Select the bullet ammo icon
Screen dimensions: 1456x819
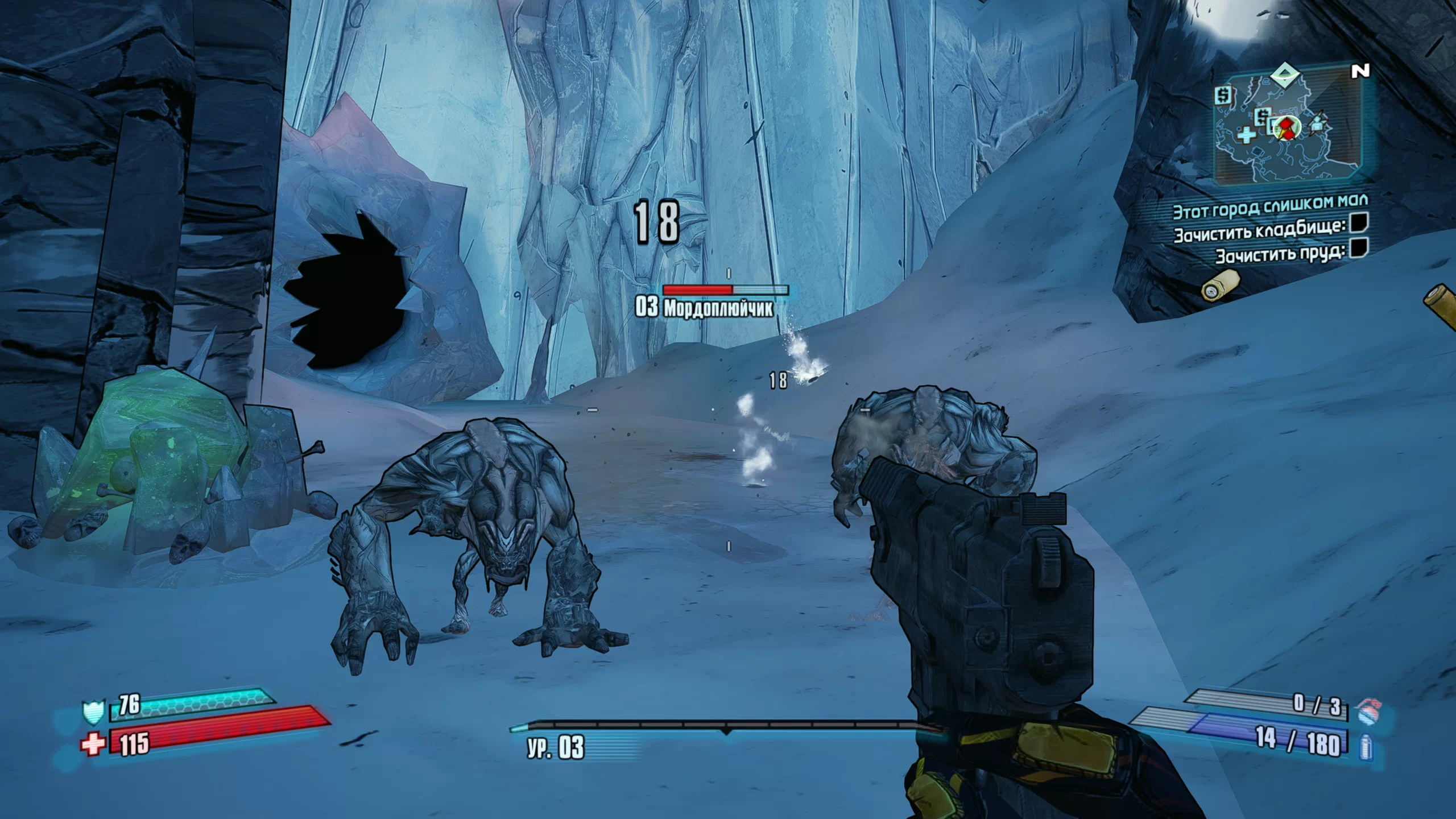tap(1366, 746)
